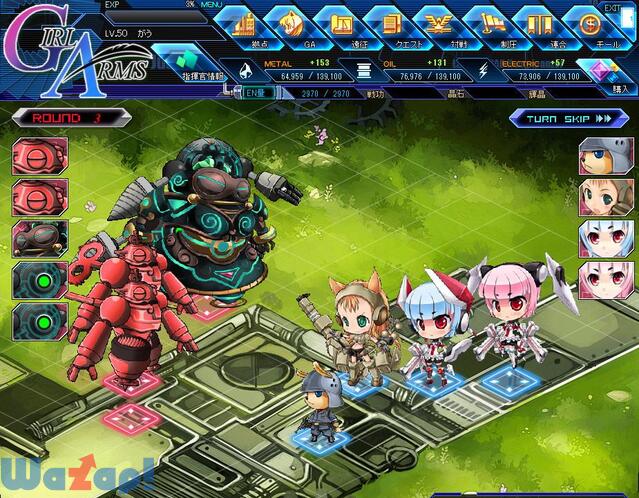Select the orange-haired girl portrait
This screenshot has width=639, height=498.
click(606, 196)
